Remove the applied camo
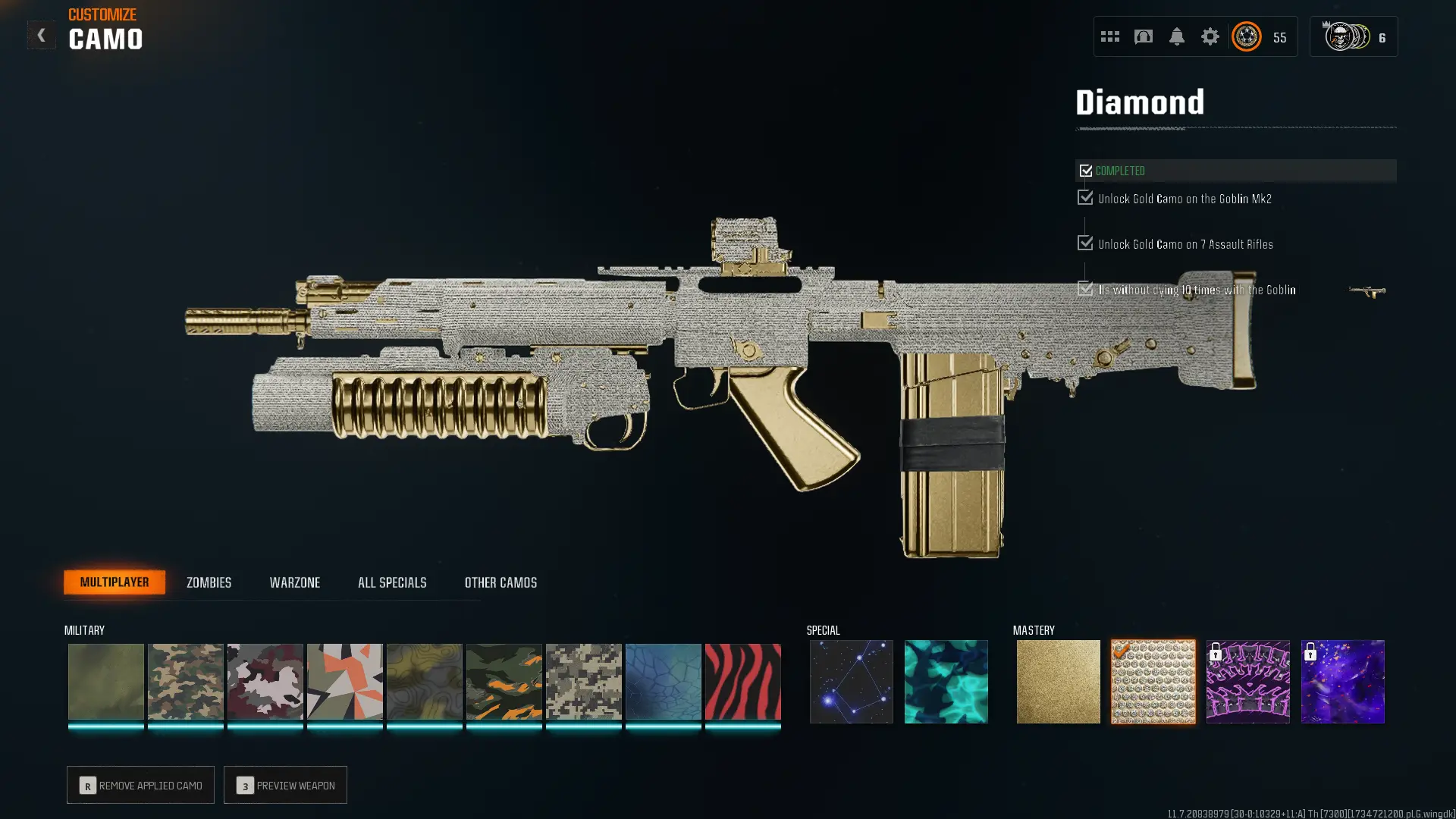 (140, 785)
